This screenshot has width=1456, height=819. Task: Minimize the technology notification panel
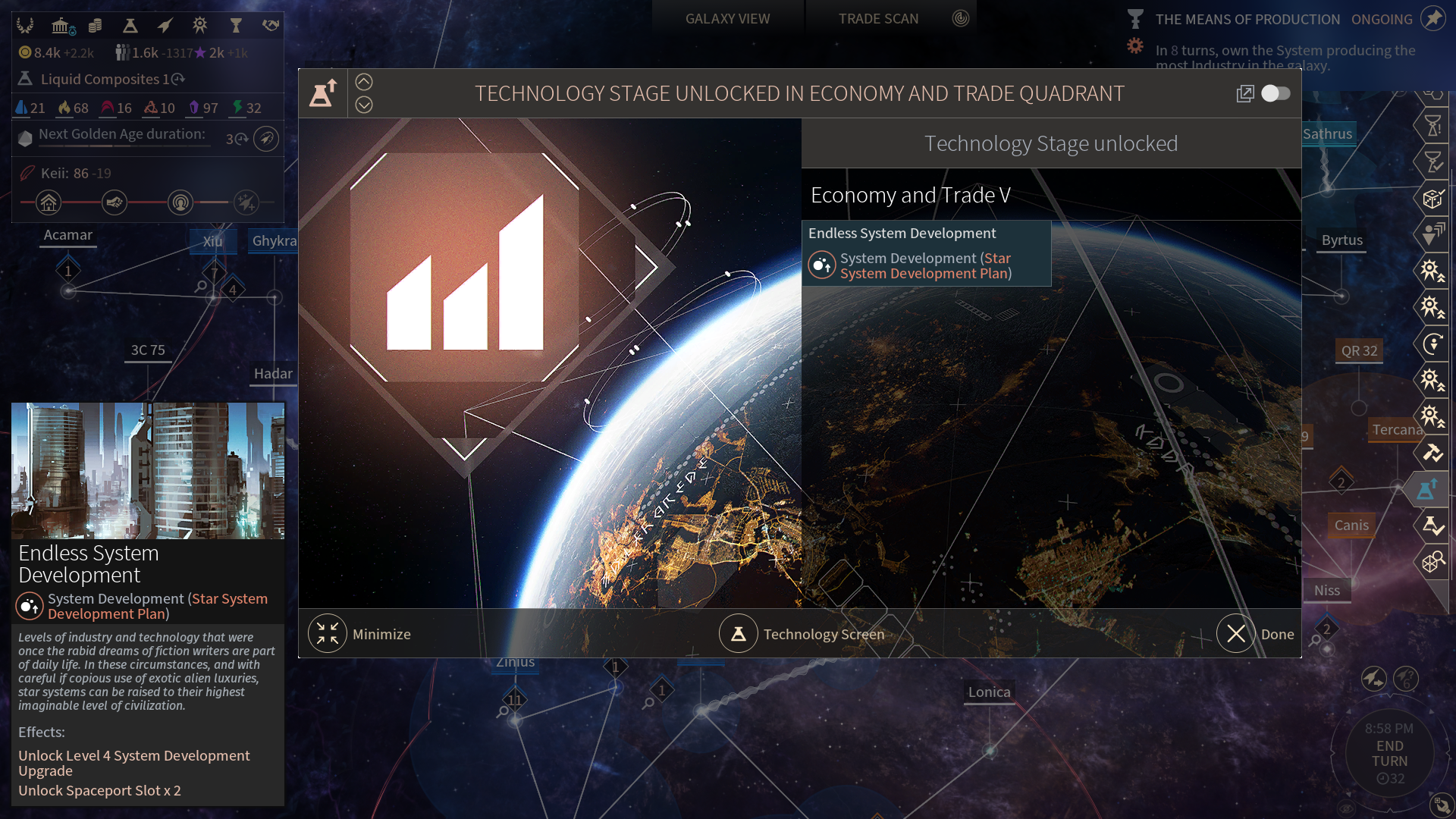328,634
